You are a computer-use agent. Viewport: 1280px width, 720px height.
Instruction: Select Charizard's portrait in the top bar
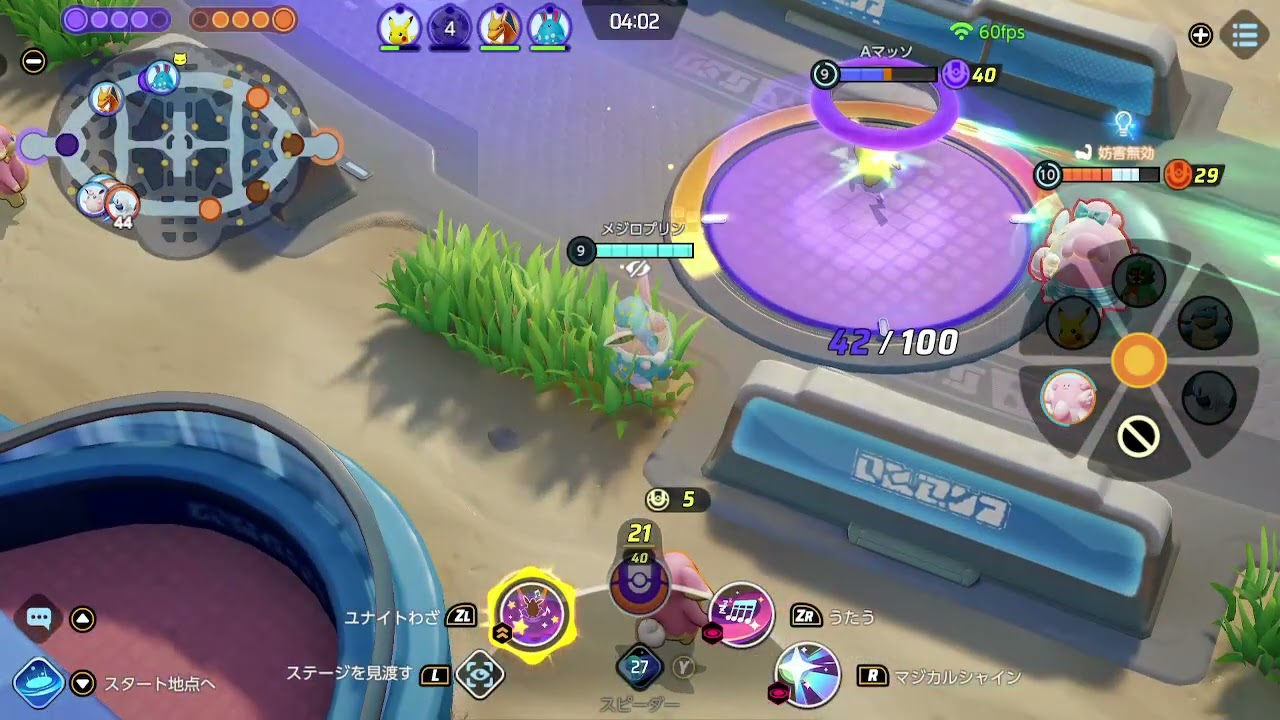pos(499,27)
